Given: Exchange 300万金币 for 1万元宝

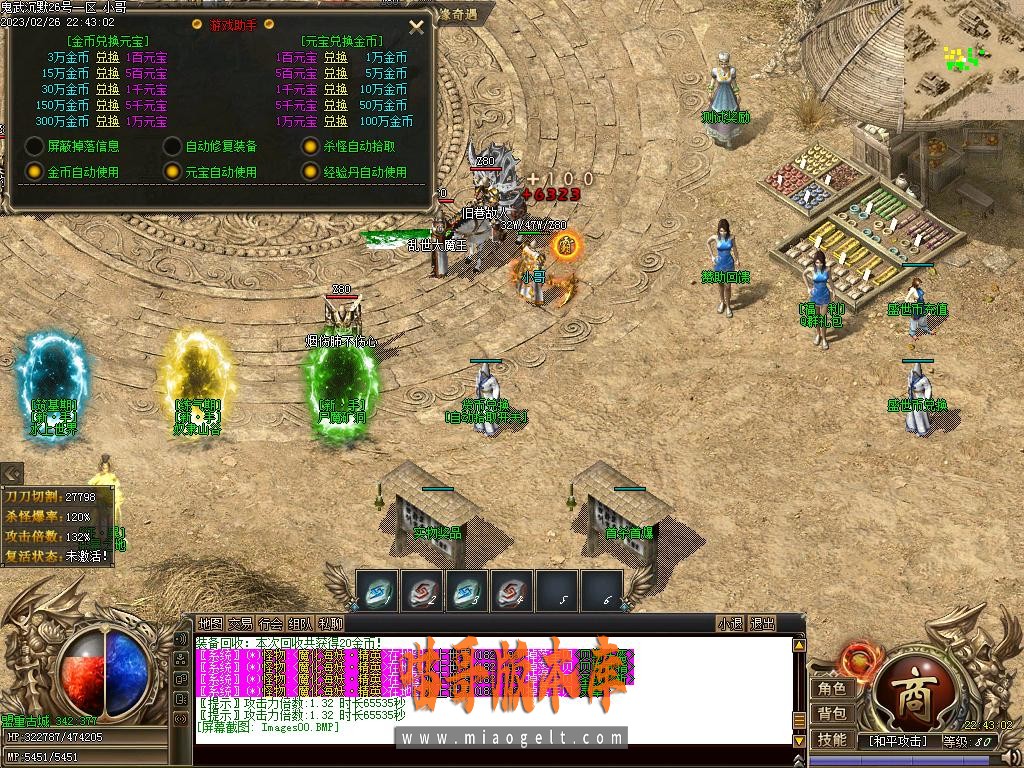Looking at the screenshot, I should point(107,121).
